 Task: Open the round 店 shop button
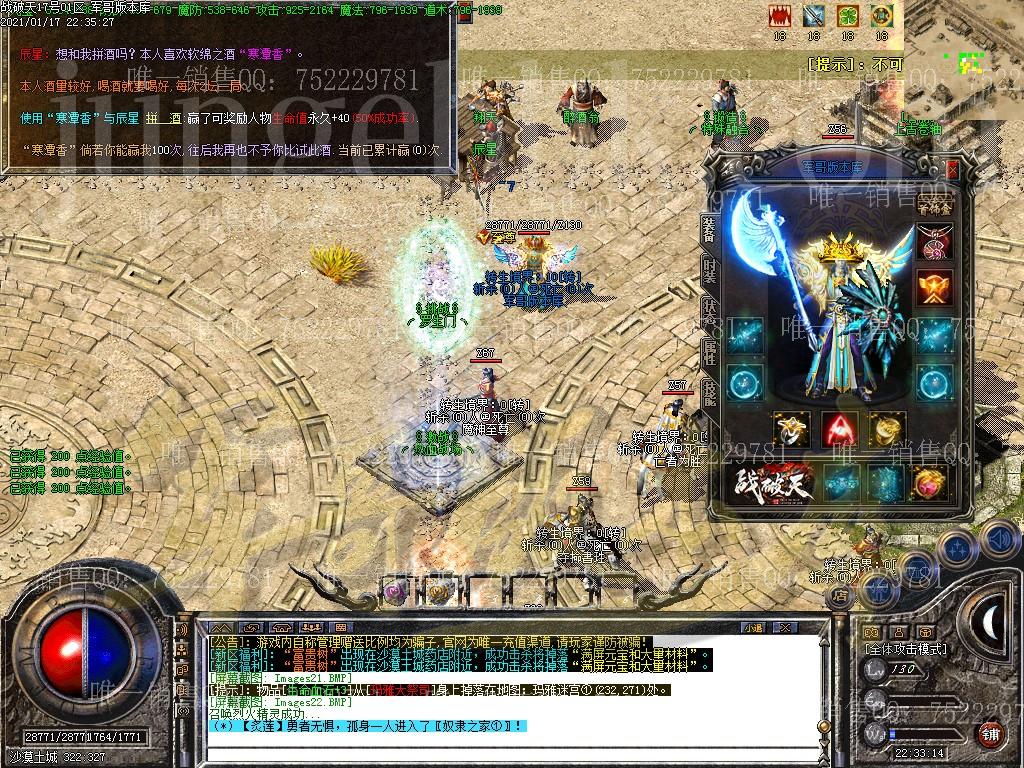tap(842, 596)
